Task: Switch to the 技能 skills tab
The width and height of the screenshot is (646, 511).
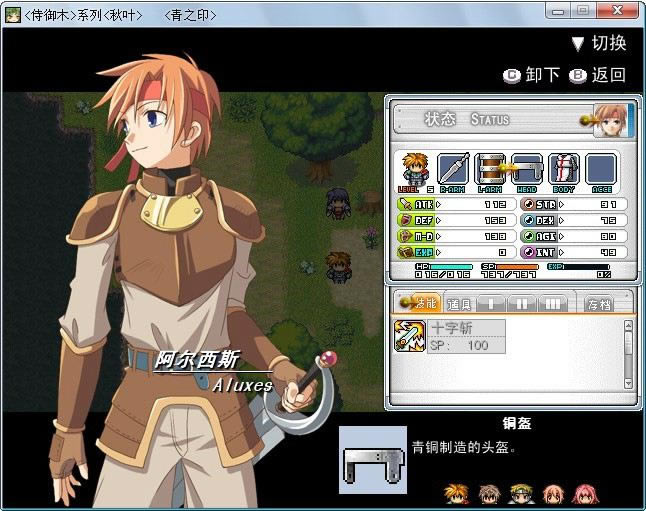Action: coord(419,302)
